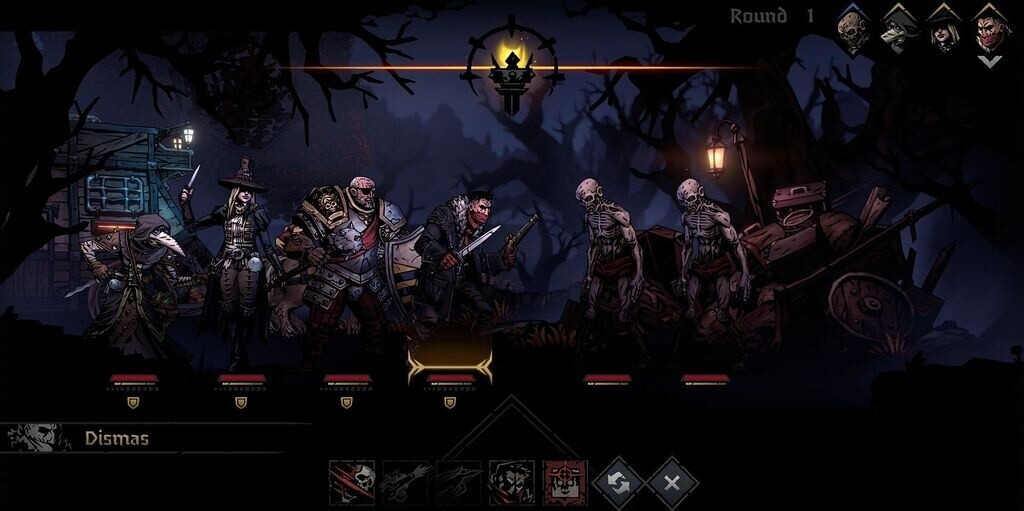Choose the masked highwayman face skill
The image size is (1024, 511).
coord(511,483)
